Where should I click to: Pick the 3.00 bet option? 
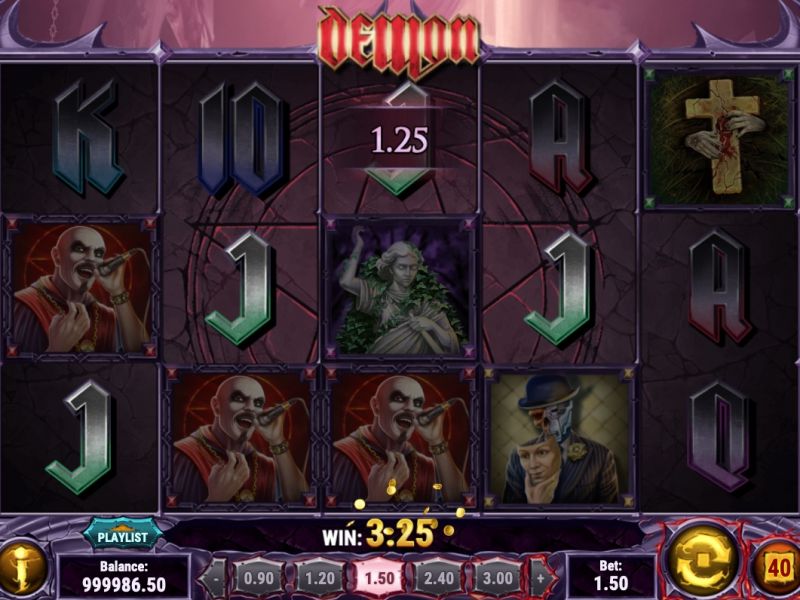(x=497, y=578)
